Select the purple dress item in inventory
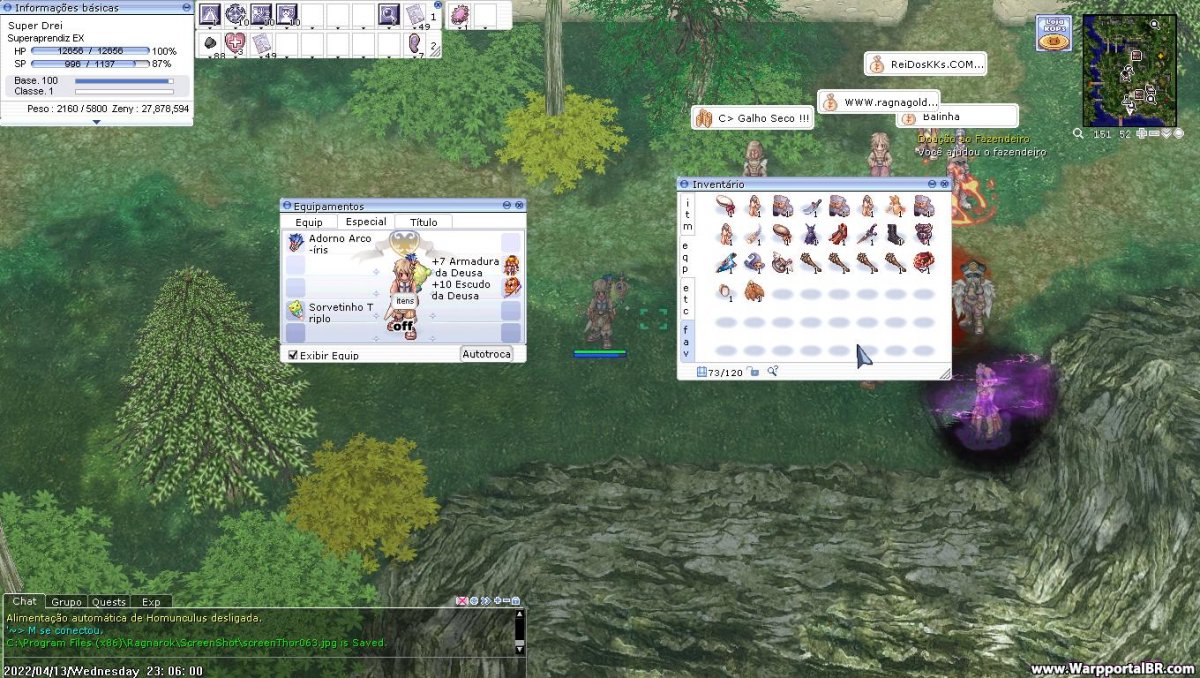Screen dimensions: 1200x678 (x=810, y=235)
